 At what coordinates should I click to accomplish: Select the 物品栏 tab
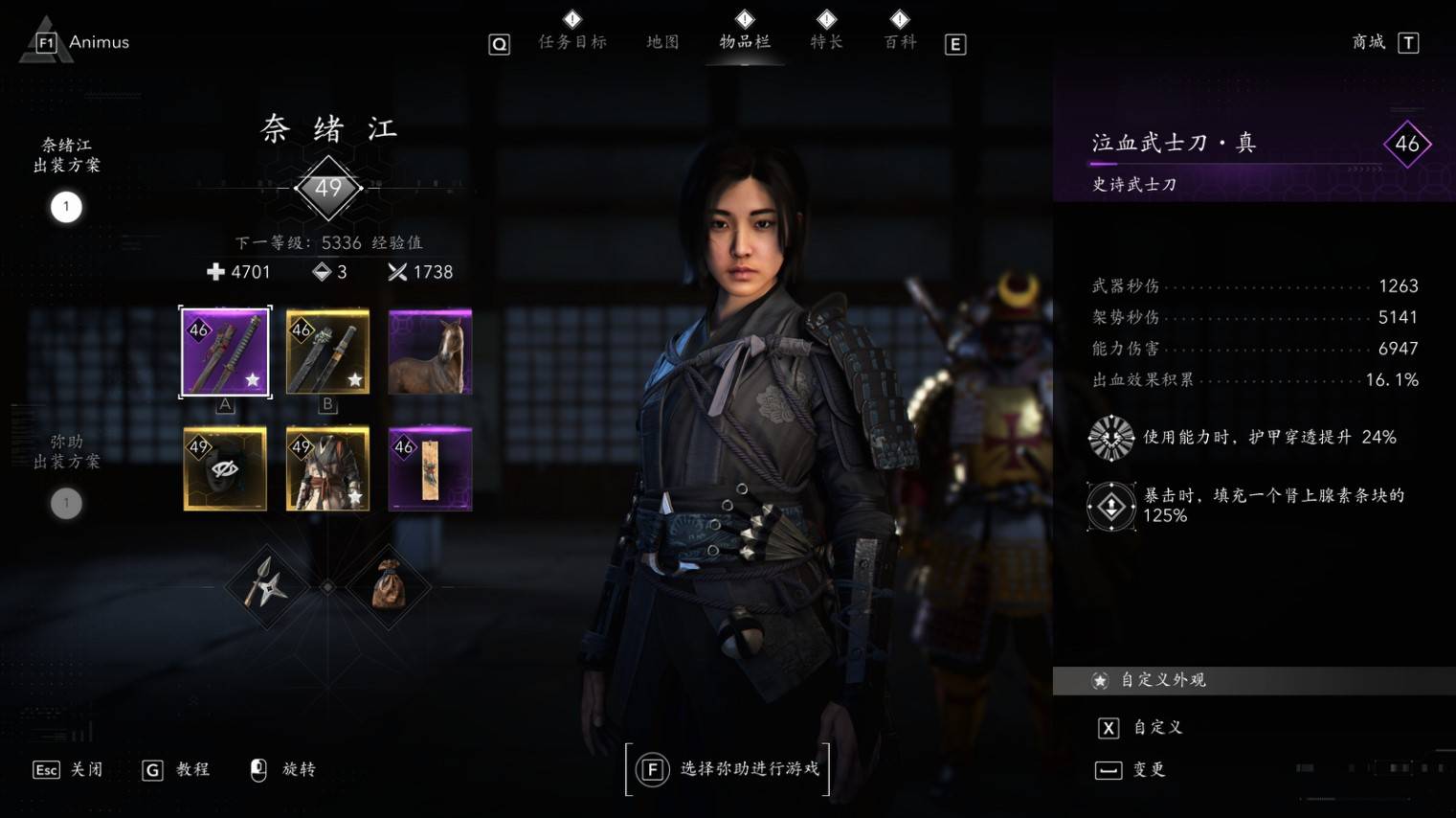coord(745,41)
